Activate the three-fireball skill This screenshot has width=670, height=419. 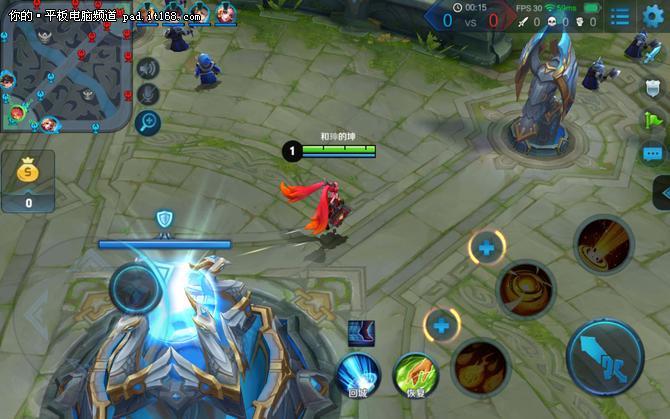coord(481,366)
